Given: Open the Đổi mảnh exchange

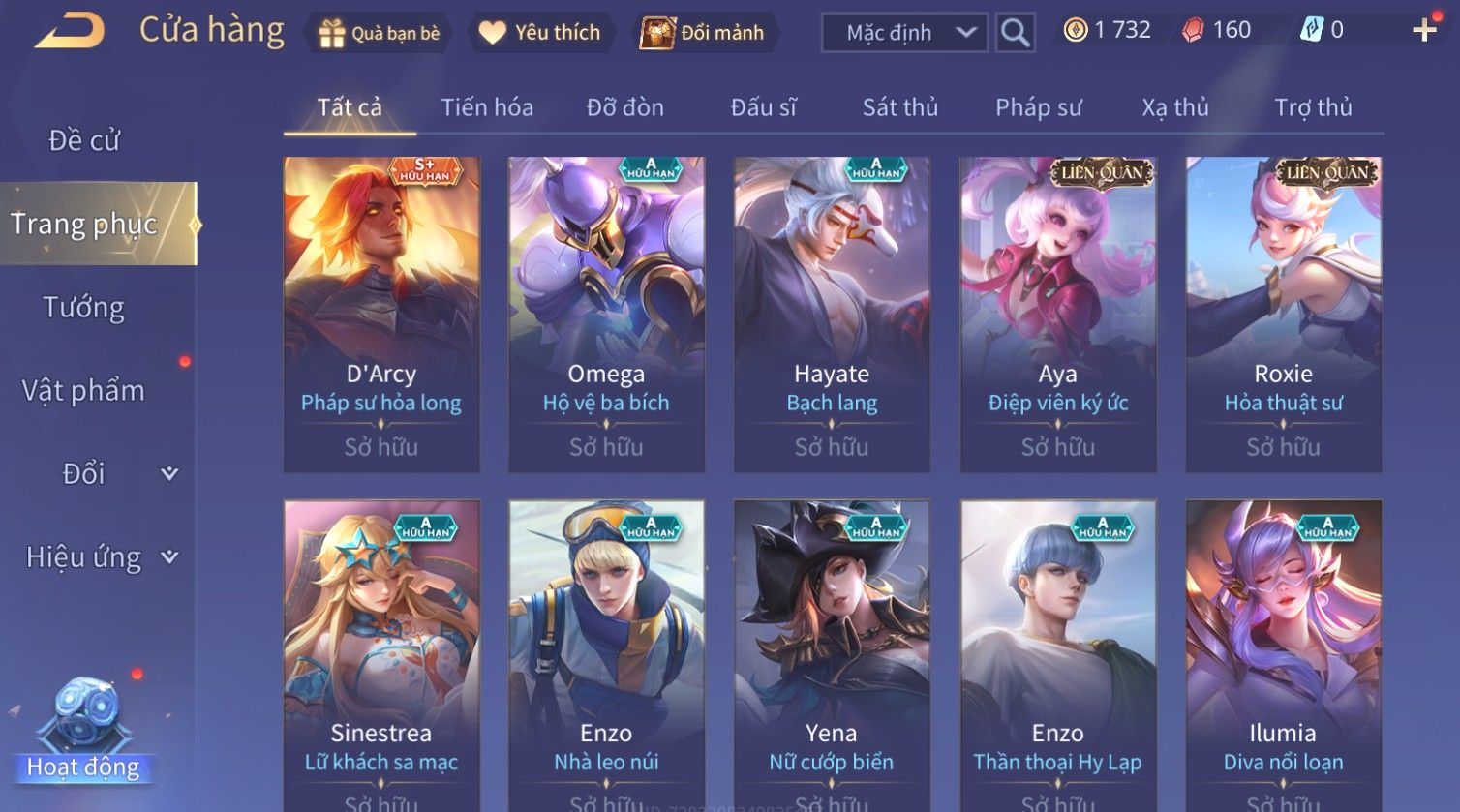Looking at the screenshot, I should tap(702, 33).
